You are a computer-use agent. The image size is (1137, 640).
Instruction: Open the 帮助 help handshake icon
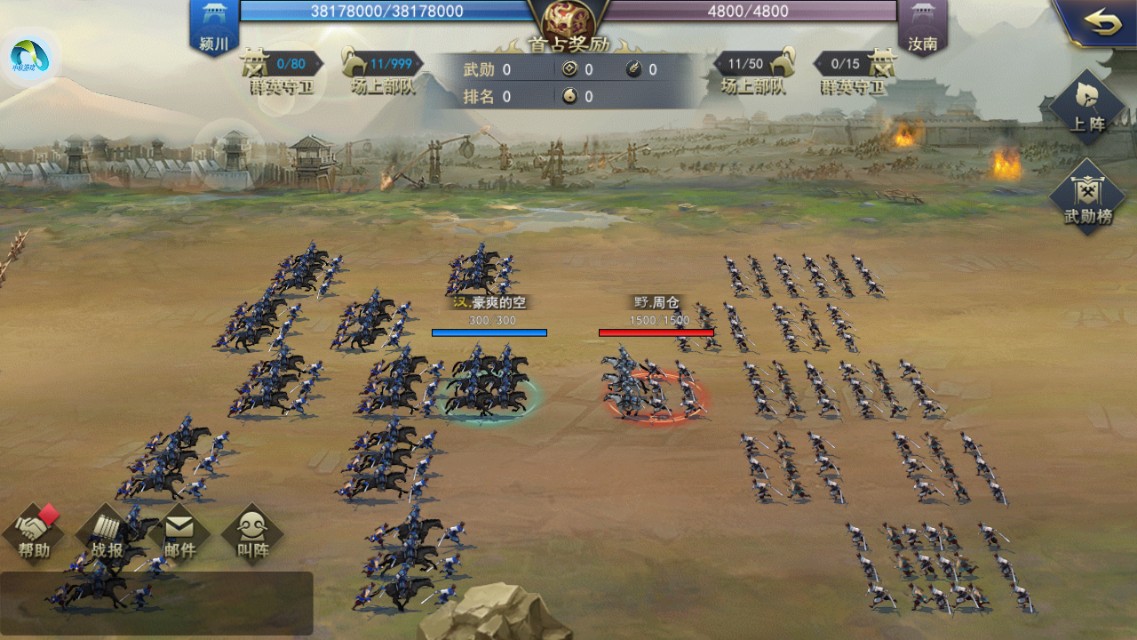pyautogui.click(x=34, y=533)
